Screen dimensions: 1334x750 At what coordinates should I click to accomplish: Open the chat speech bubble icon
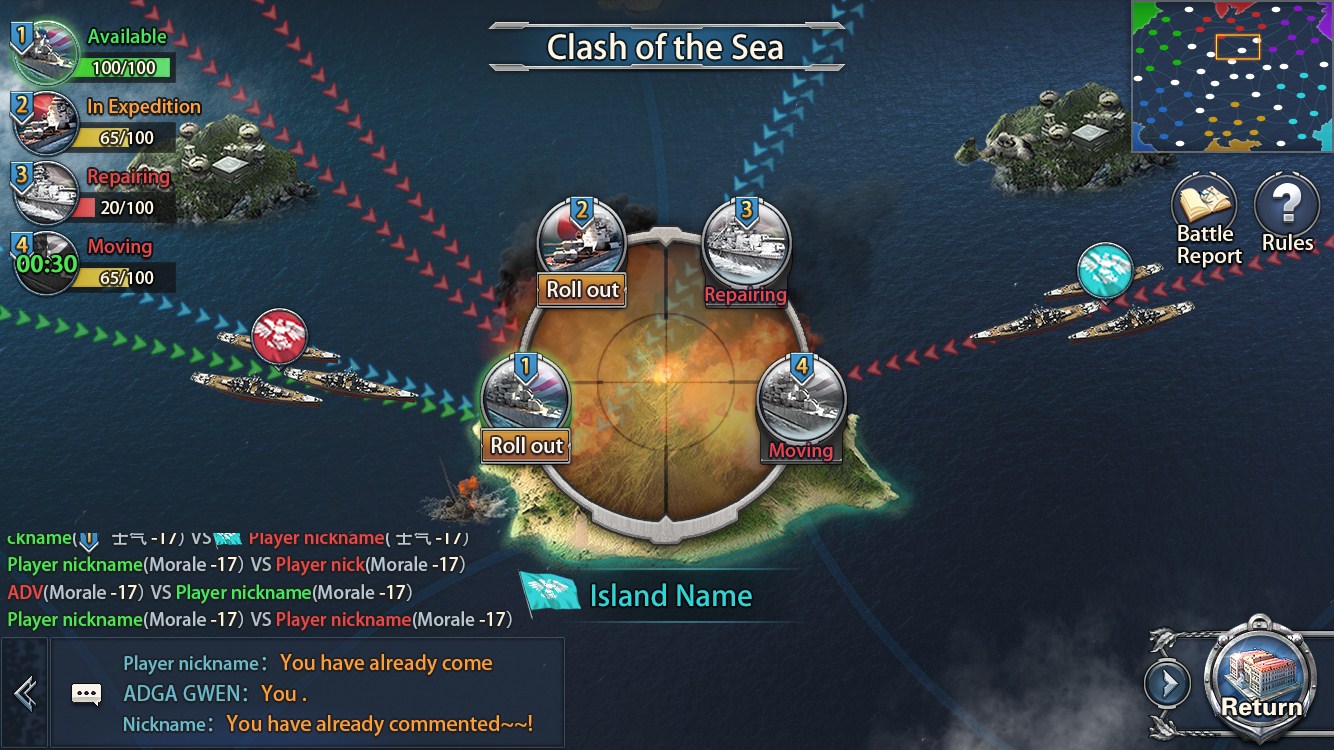click(x=87, y=693)
